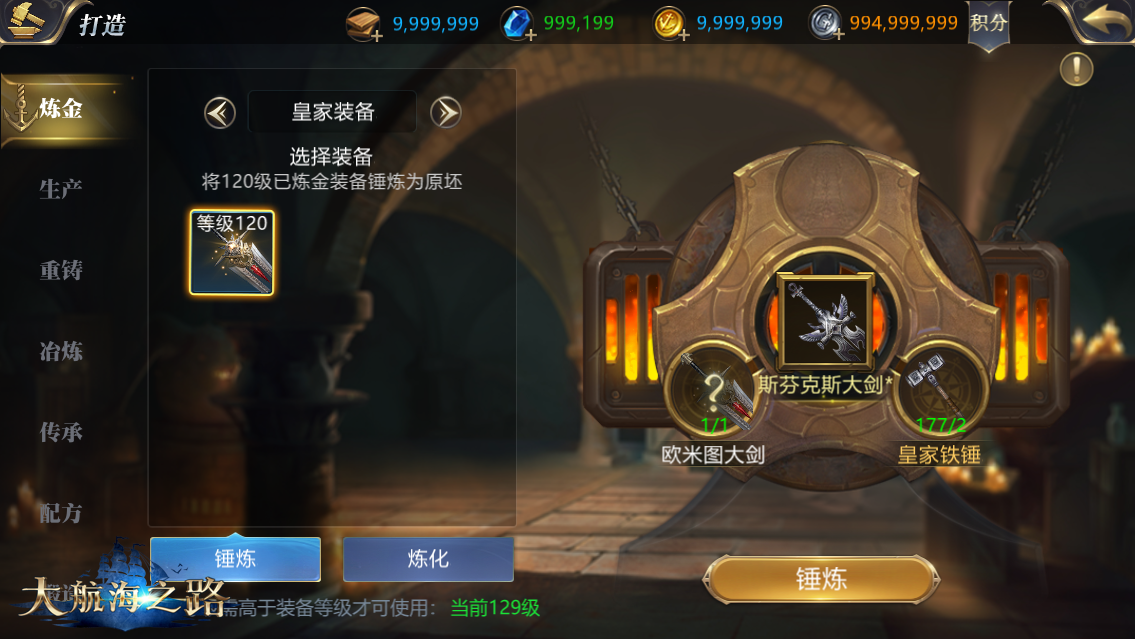Add more blue gem currency
The image size is (1135, 639).
point(531,35)
